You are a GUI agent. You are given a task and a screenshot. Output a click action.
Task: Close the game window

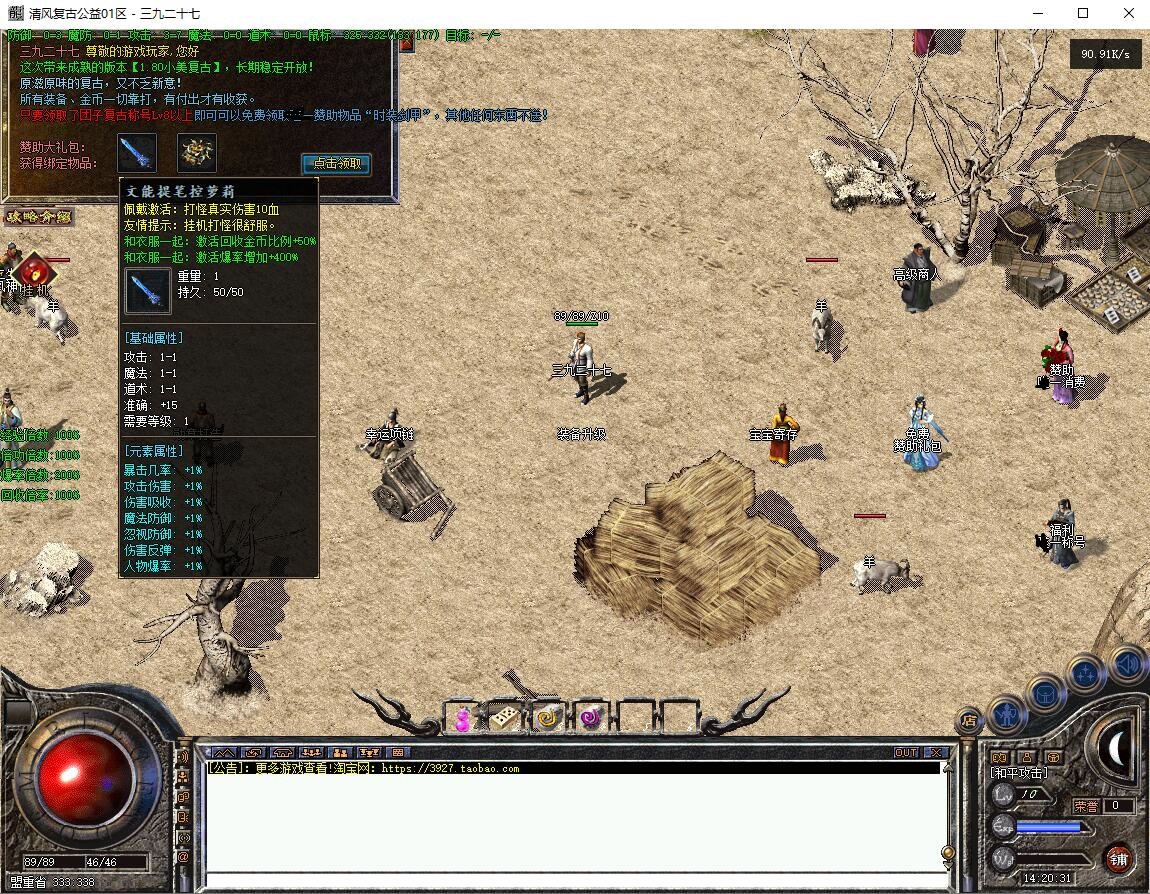[1127, 14]
